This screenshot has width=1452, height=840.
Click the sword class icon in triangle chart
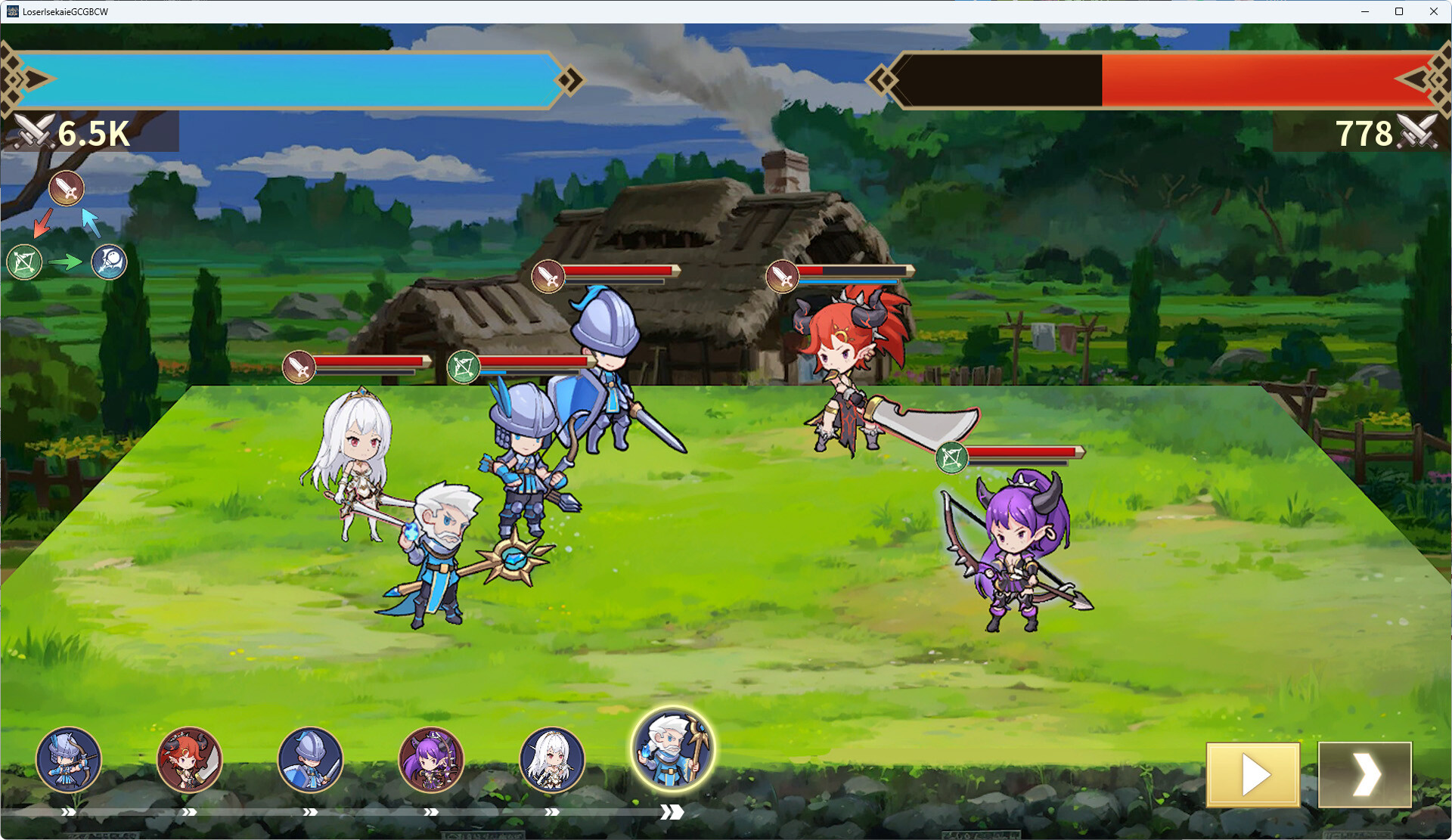click(67, 188)
